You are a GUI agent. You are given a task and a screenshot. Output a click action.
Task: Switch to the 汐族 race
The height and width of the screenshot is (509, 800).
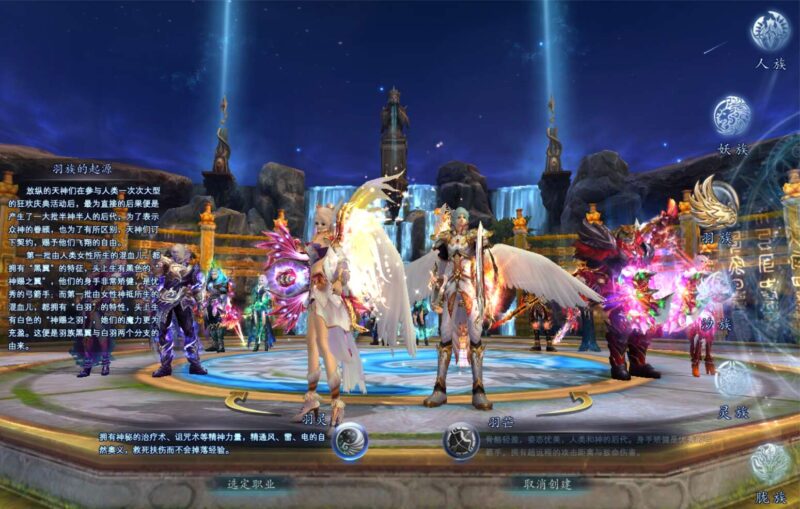click(717, 290)
